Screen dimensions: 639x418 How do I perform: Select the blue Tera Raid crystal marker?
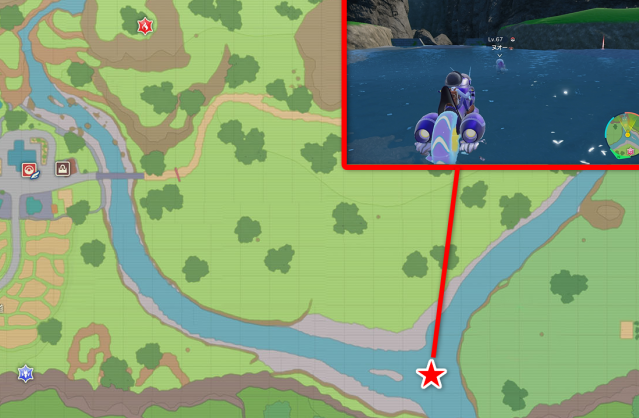click(x=24, y=374)
